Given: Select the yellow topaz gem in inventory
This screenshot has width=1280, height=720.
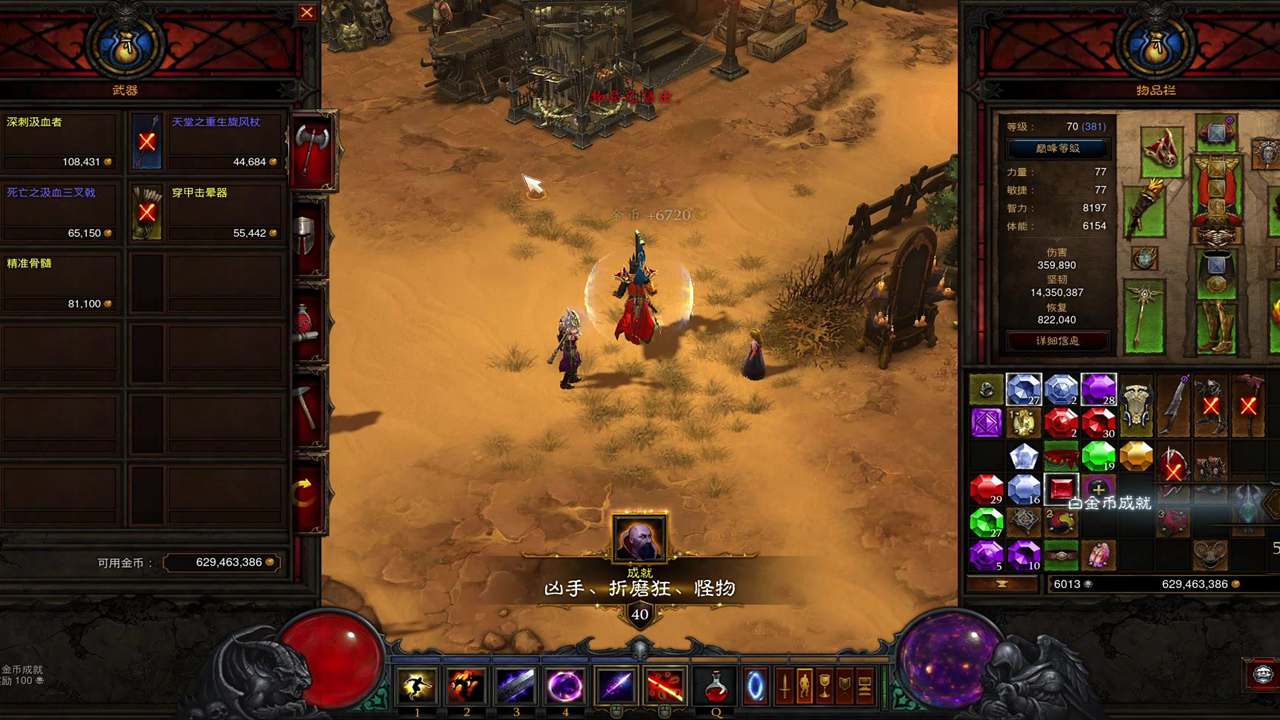Looking at the screenshot, I should pyautogui.click(x=1136, y=457).
